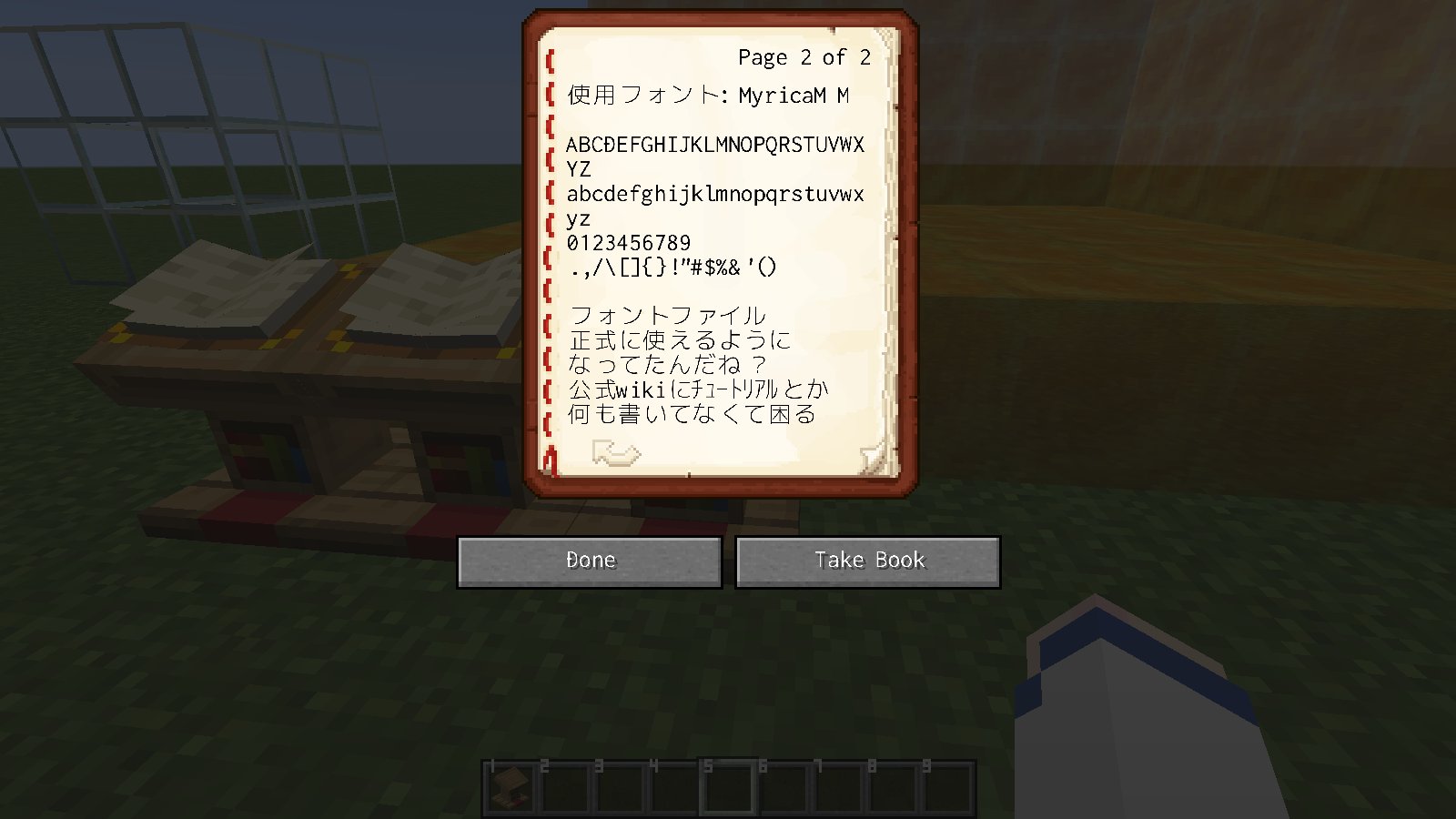Click hotbar slot 5, the selected slot
This screenshot has width=1456, height=819.
[x=728, y=784]
